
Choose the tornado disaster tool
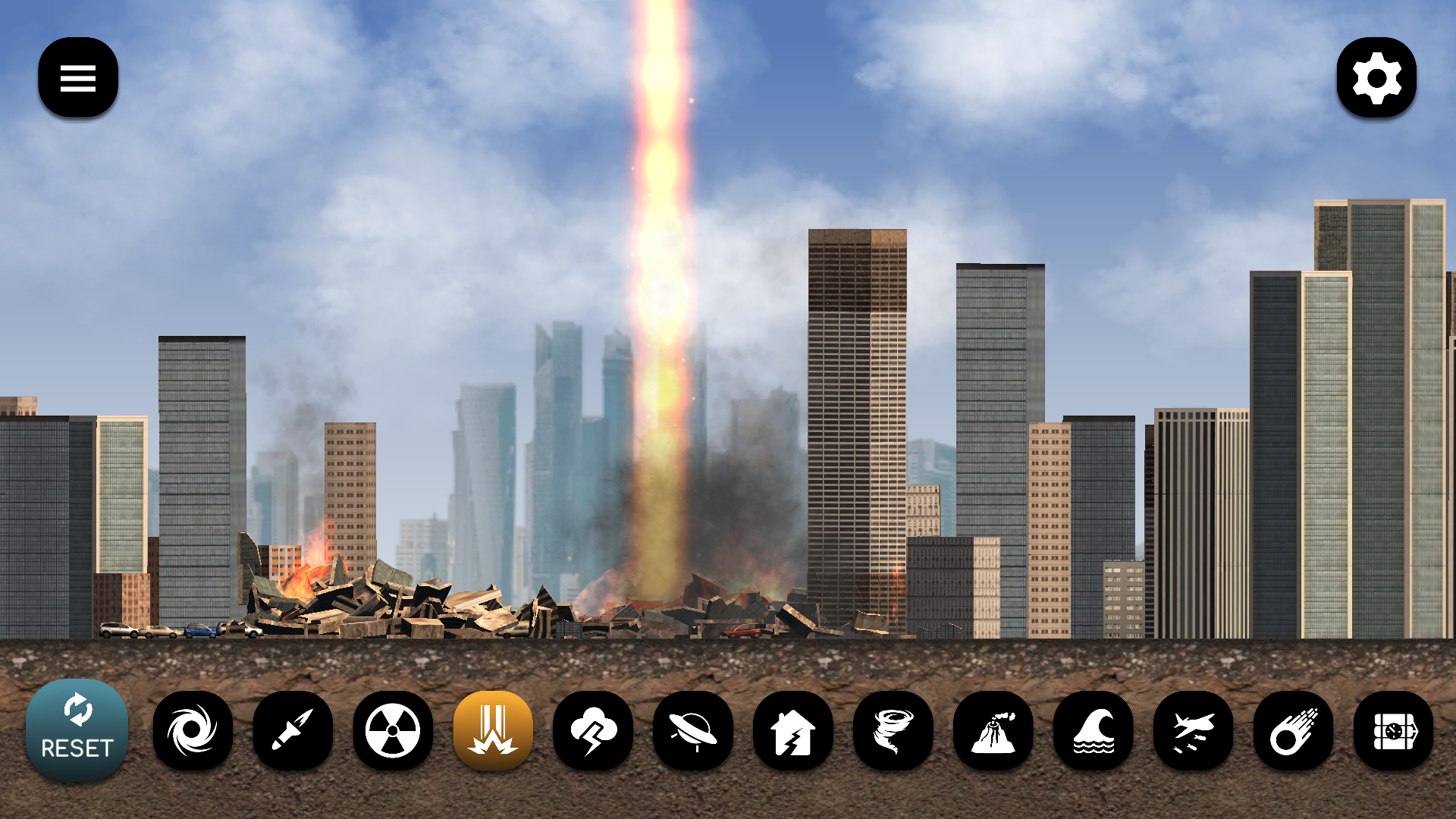(894, 730)
